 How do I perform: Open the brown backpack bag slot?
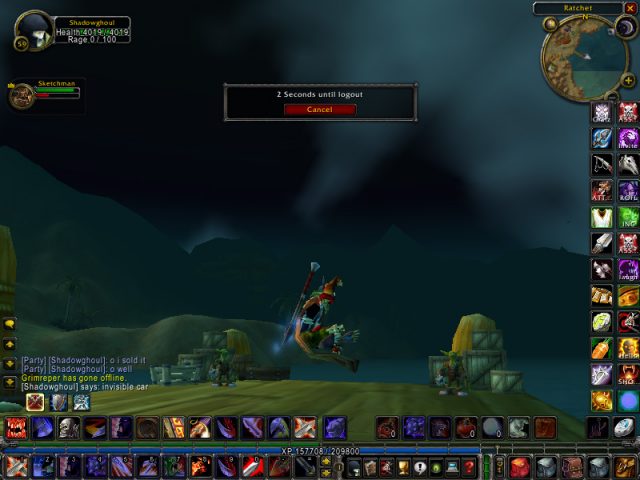[x=572, y=467]
